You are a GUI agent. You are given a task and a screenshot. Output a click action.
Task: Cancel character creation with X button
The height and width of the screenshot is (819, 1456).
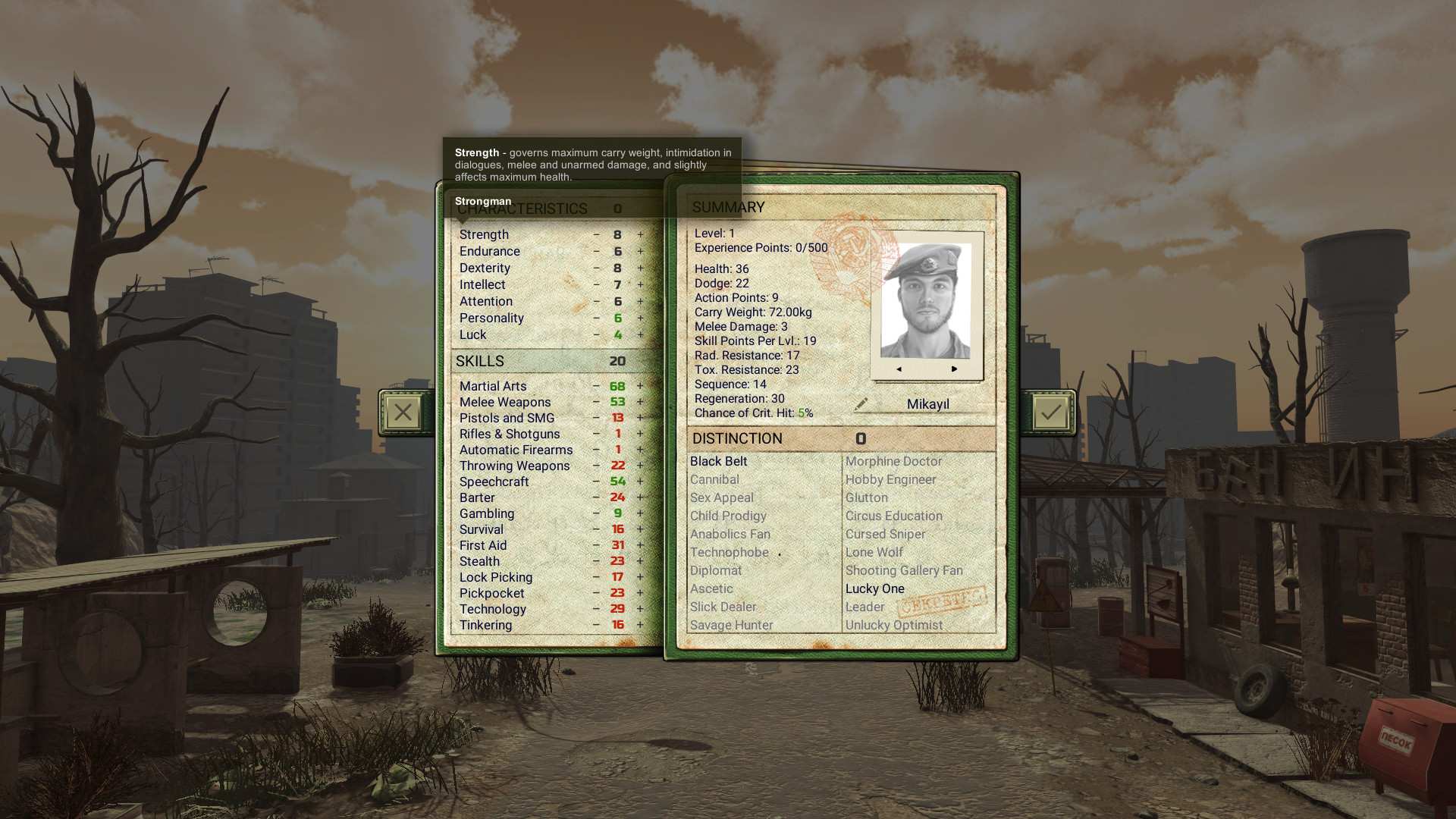(x=403, y=412)
